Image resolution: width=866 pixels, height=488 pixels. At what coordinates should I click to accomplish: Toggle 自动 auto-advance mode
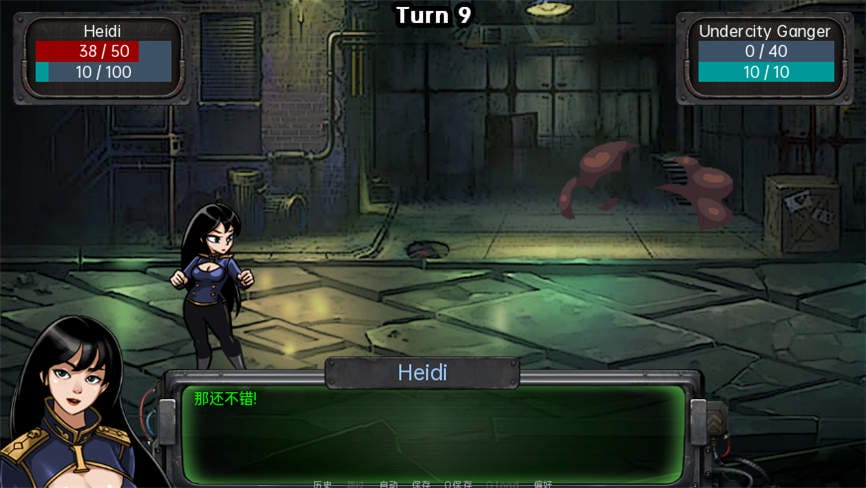tap(388, 484)
